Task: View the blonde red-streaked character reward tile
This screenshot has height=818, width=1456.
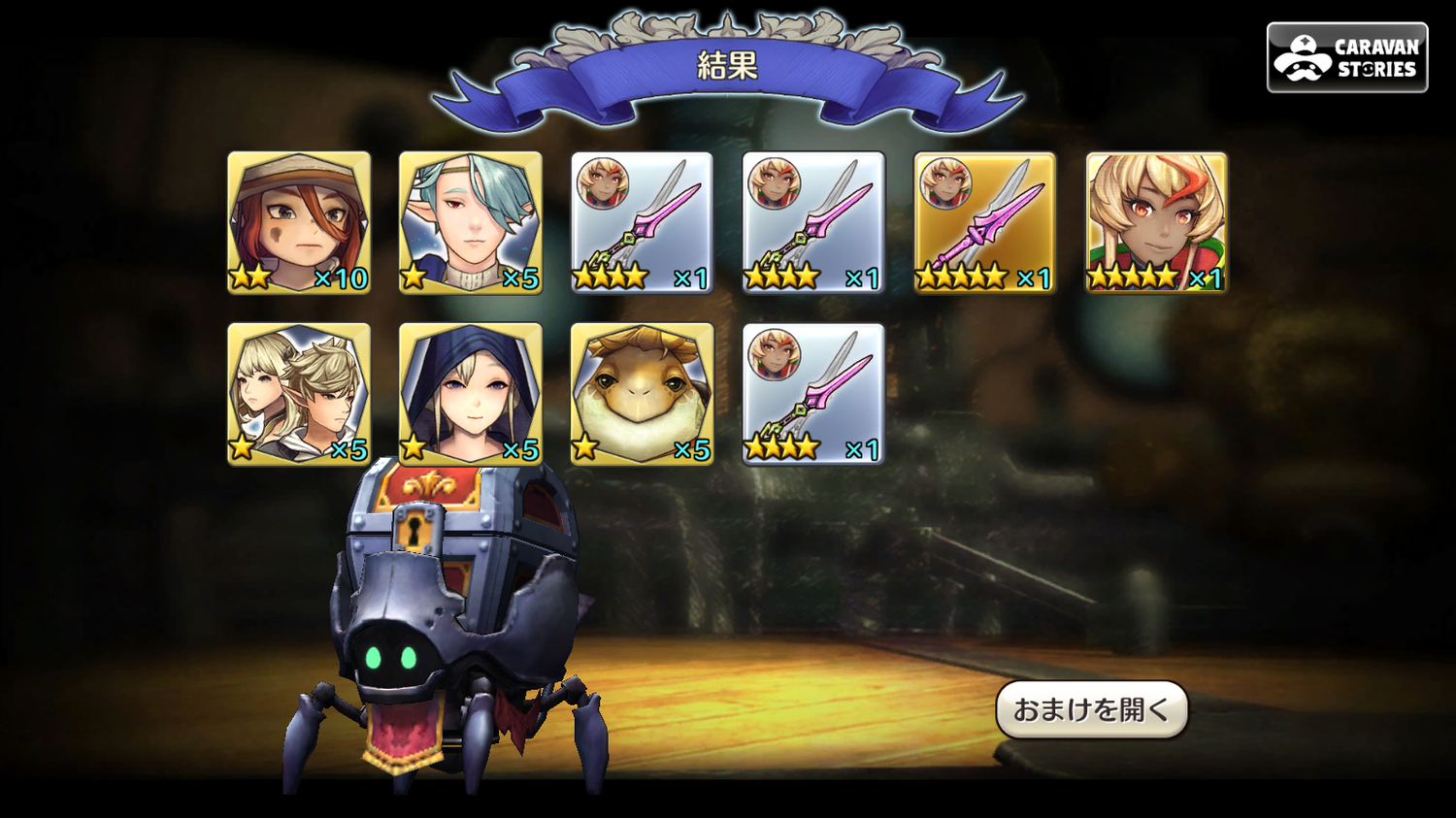Action: pos(1156,222)
